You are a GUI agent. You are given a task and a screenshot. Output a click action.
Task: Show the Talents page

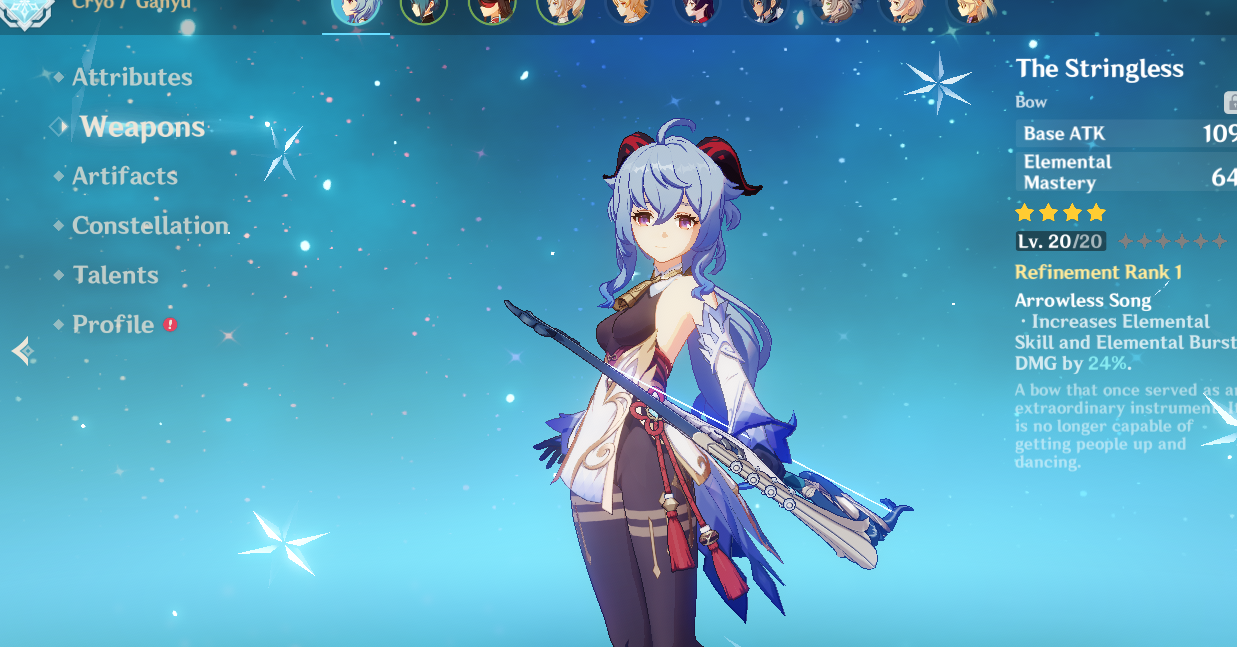point(115,275)
